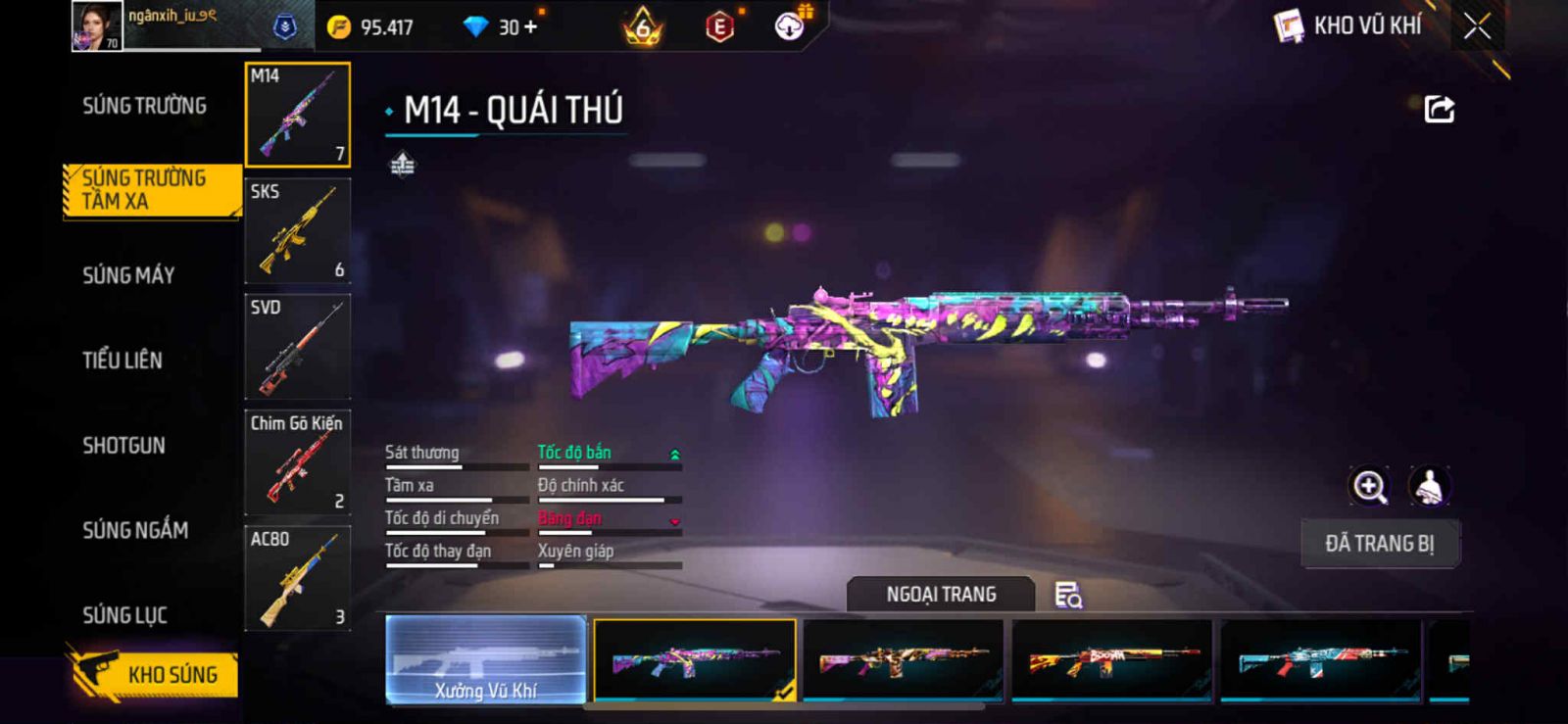Close the weapon armory screen
Image resolution: width=1568 pixels, height=724 pixels.
coord(1477,26)
